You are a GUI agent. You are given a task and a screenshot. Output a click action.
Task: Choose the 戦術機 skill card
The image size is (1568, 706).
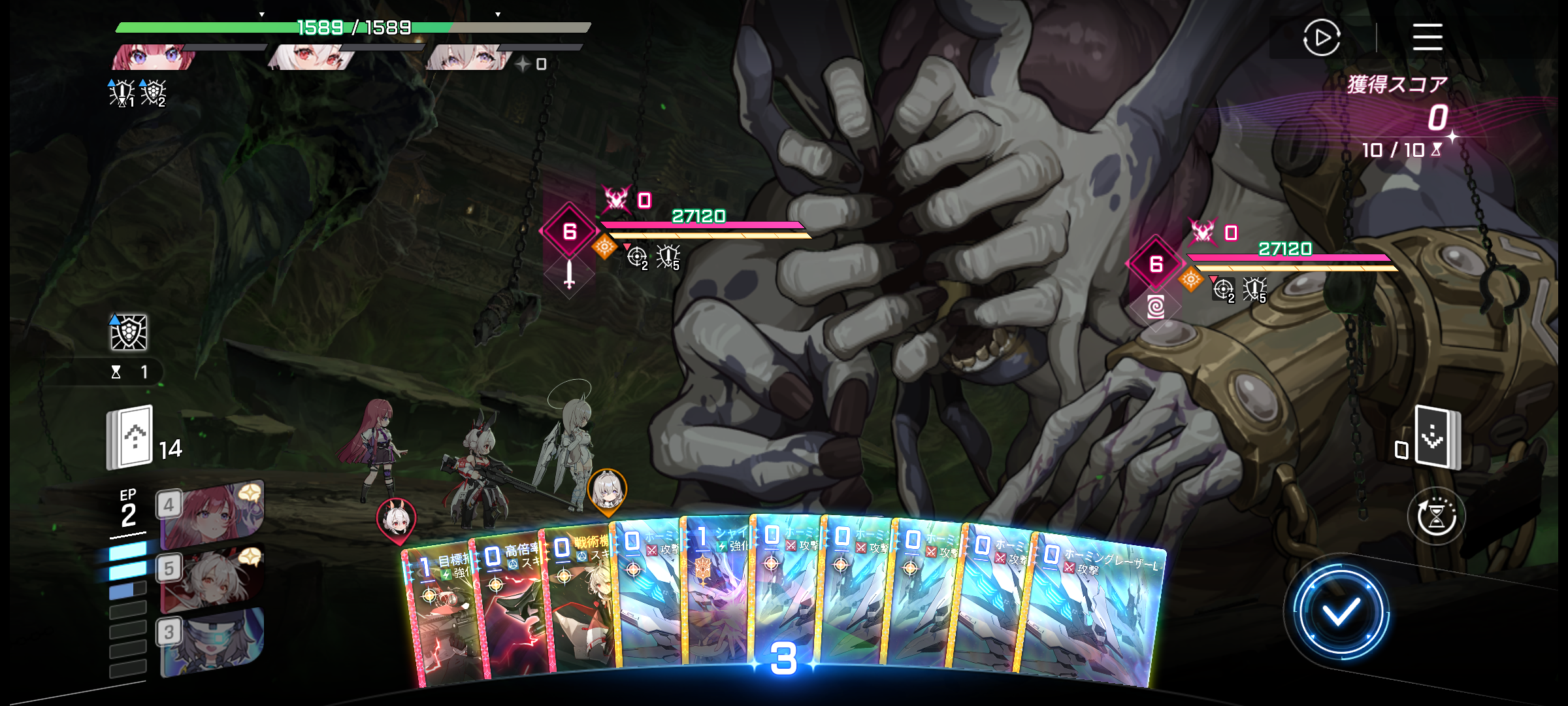(x=578, y=601)
